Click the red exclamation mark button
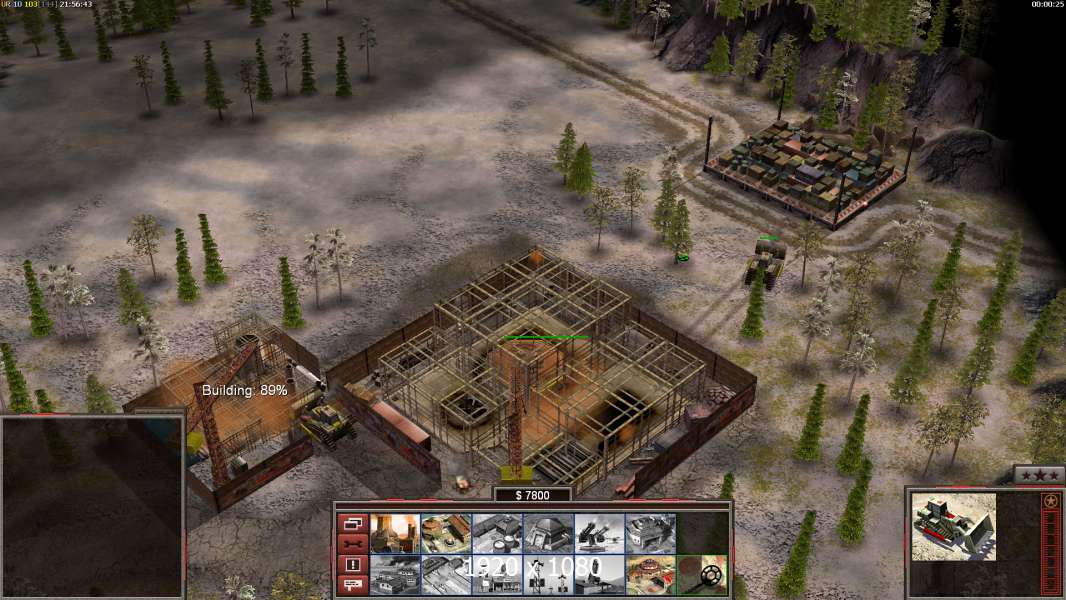Image resolution: width=1066 pixels, height=600 pixels. pos(353,565)
